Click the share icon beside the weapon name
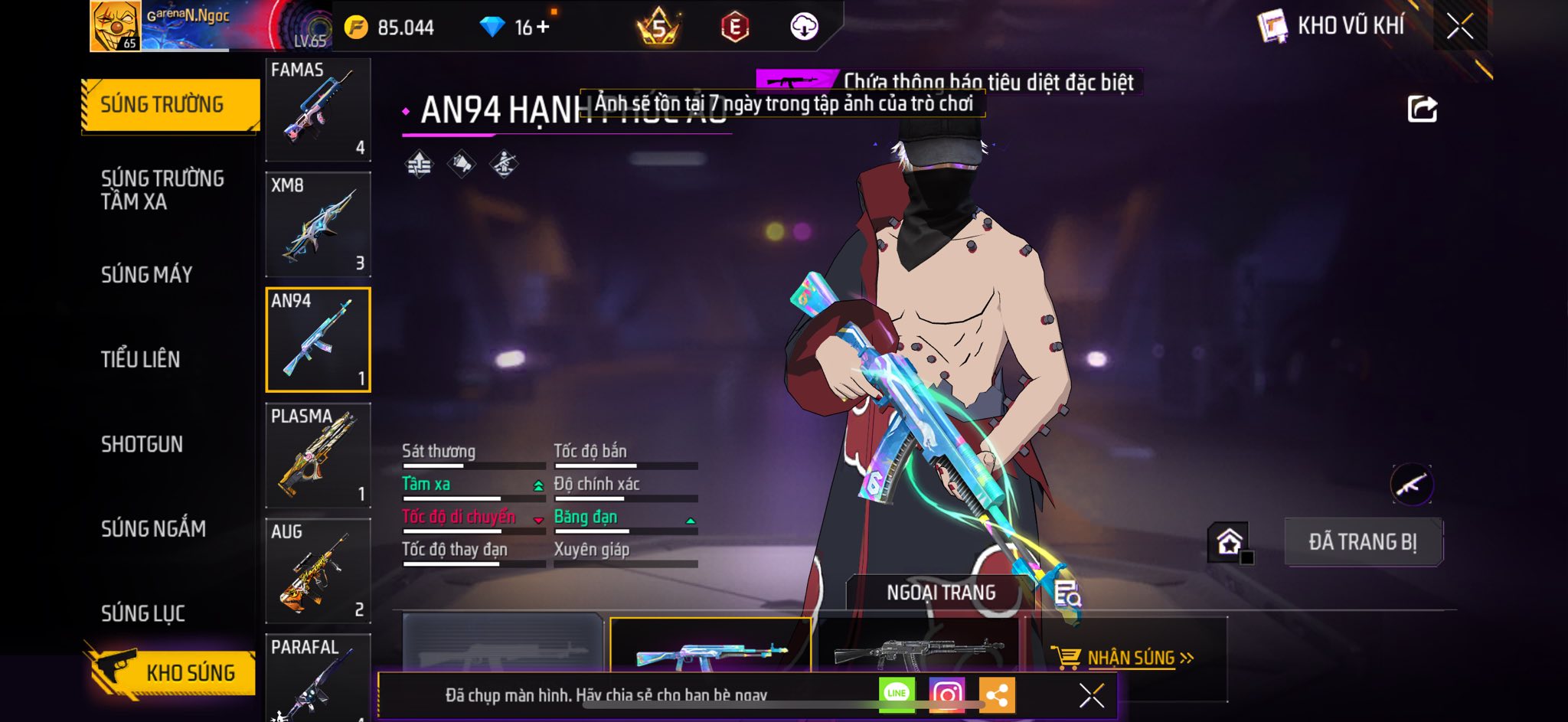The height and width of the screenshot is (722, 1568). [x=1422, y=109]
